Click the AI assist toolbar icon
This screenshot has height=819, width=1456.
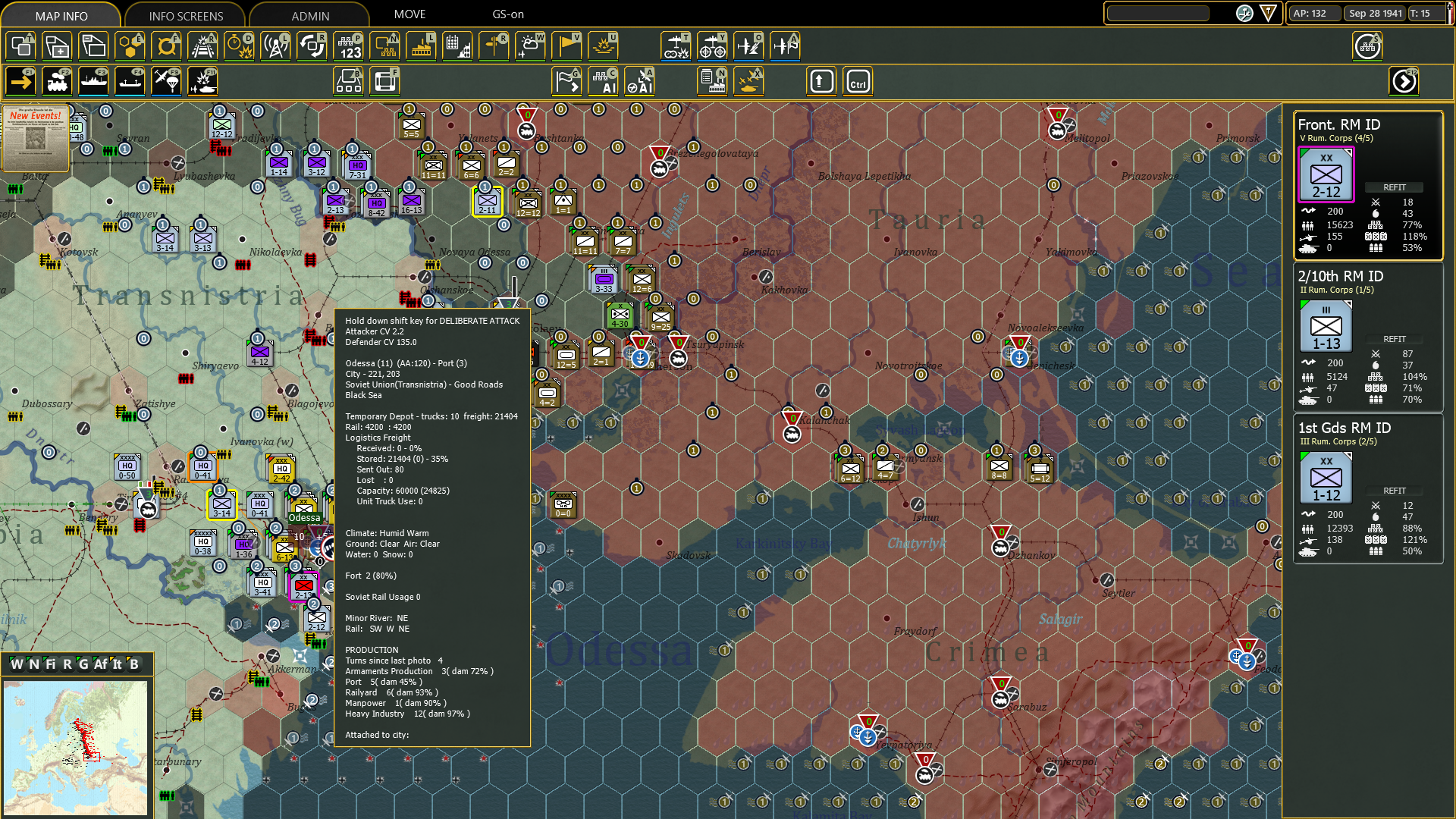(604, 81)
